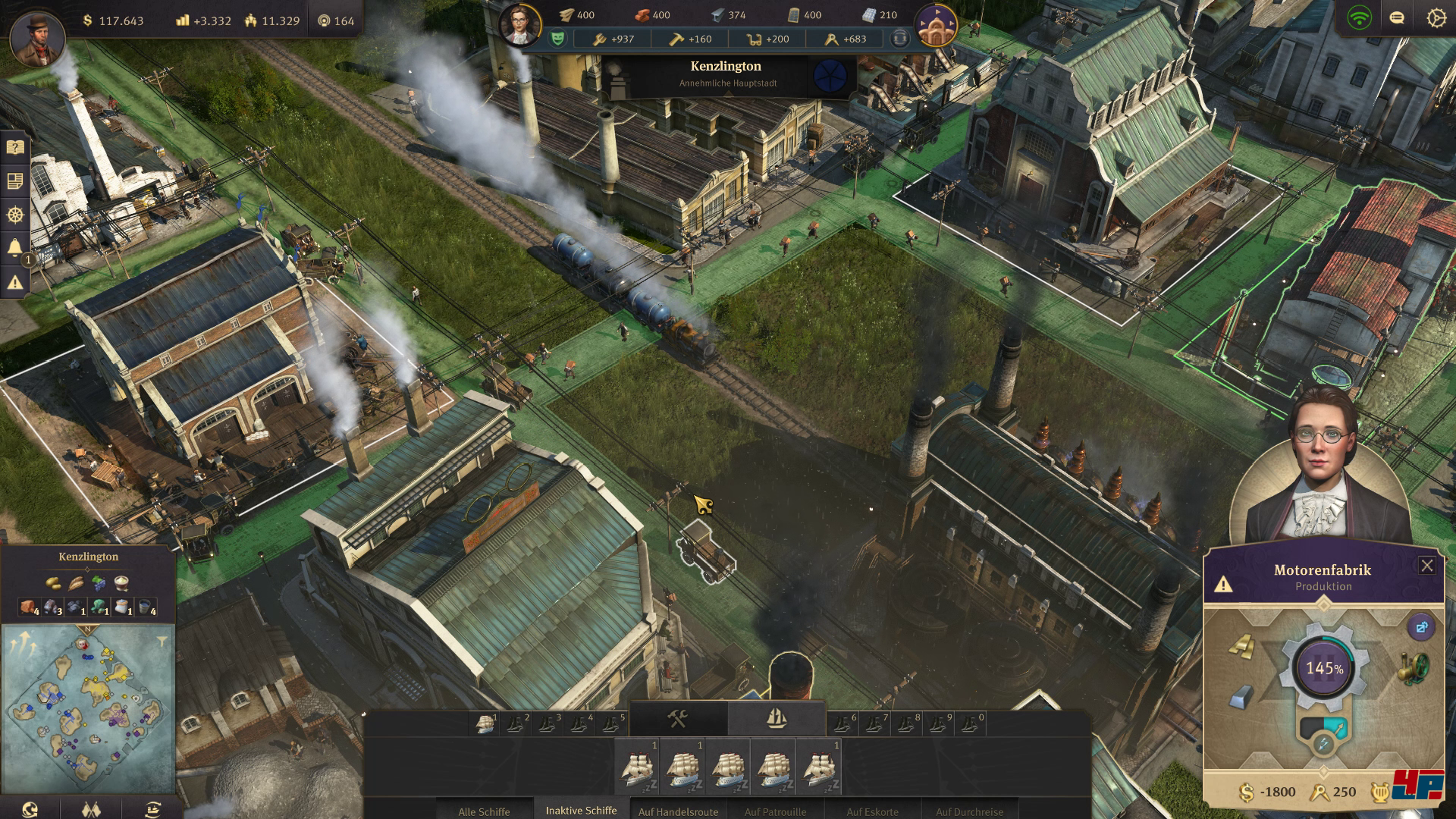Open the build menu hammer-and-wrench tab
The image size is (1456, 819).
678,718
